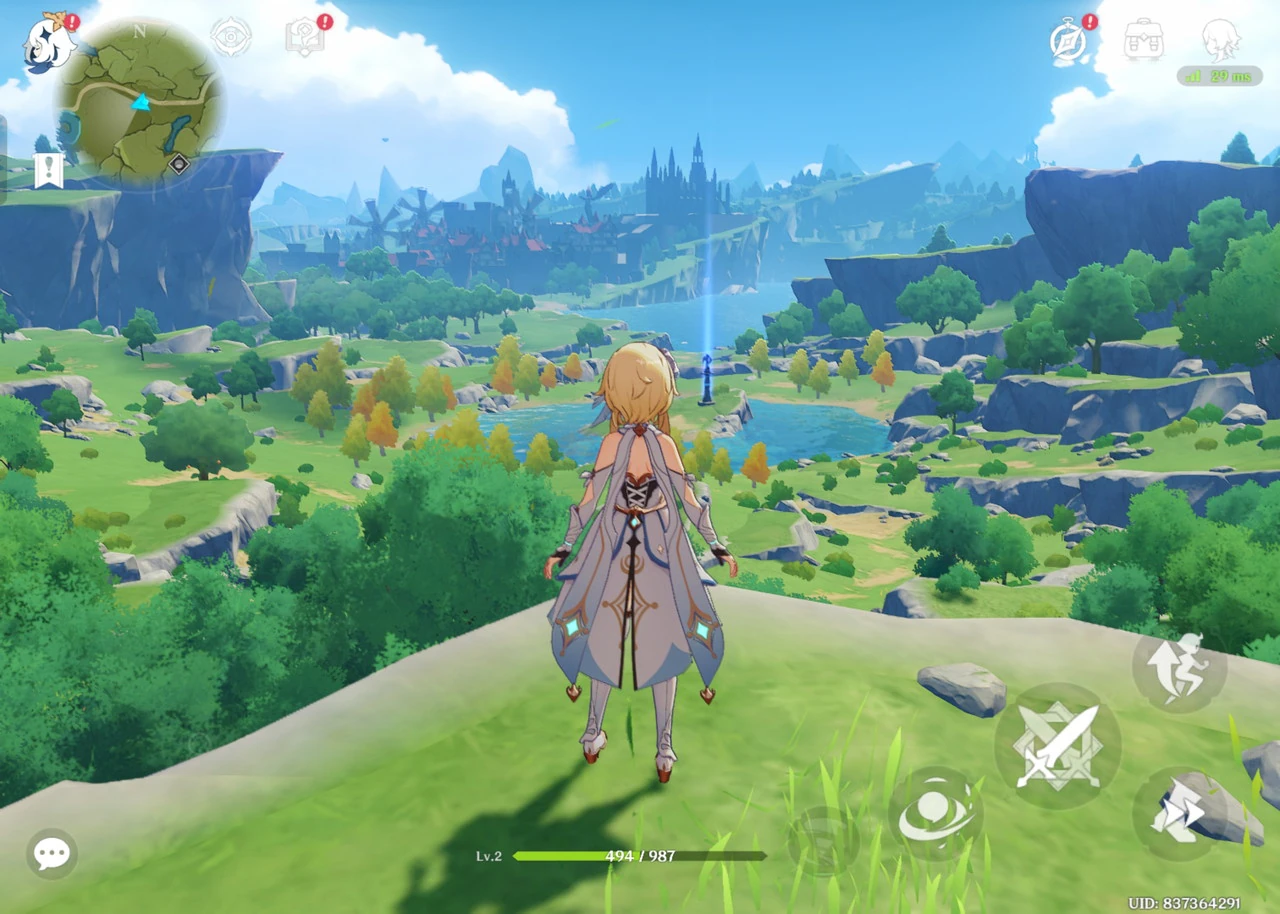Activate the Elemental Sight eye icon

click(x=231, y=38)
